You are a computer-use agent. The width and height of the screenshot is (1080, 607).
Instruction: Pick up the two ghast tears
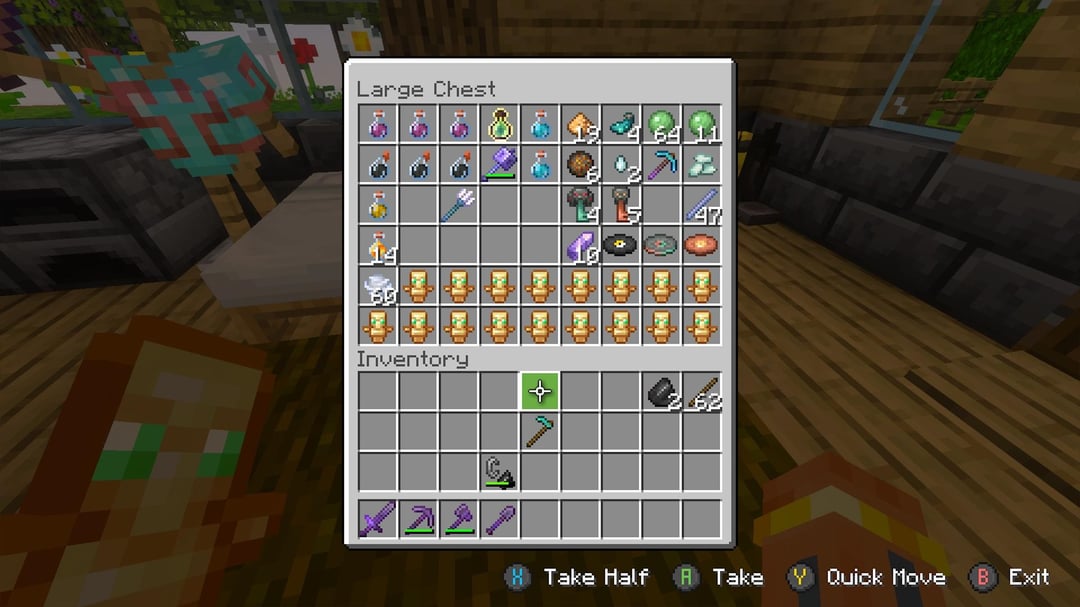tap(620, 165)
